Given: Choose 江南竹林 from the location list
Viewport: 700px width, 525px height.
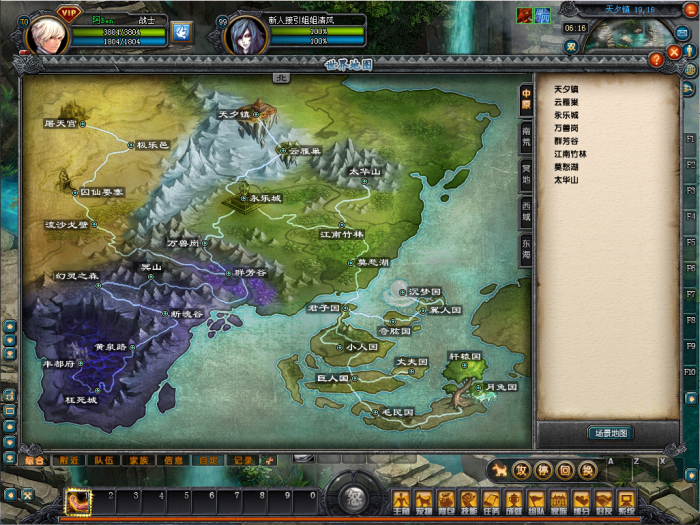Looking at the screenshot, I should (x=571, y=154).
